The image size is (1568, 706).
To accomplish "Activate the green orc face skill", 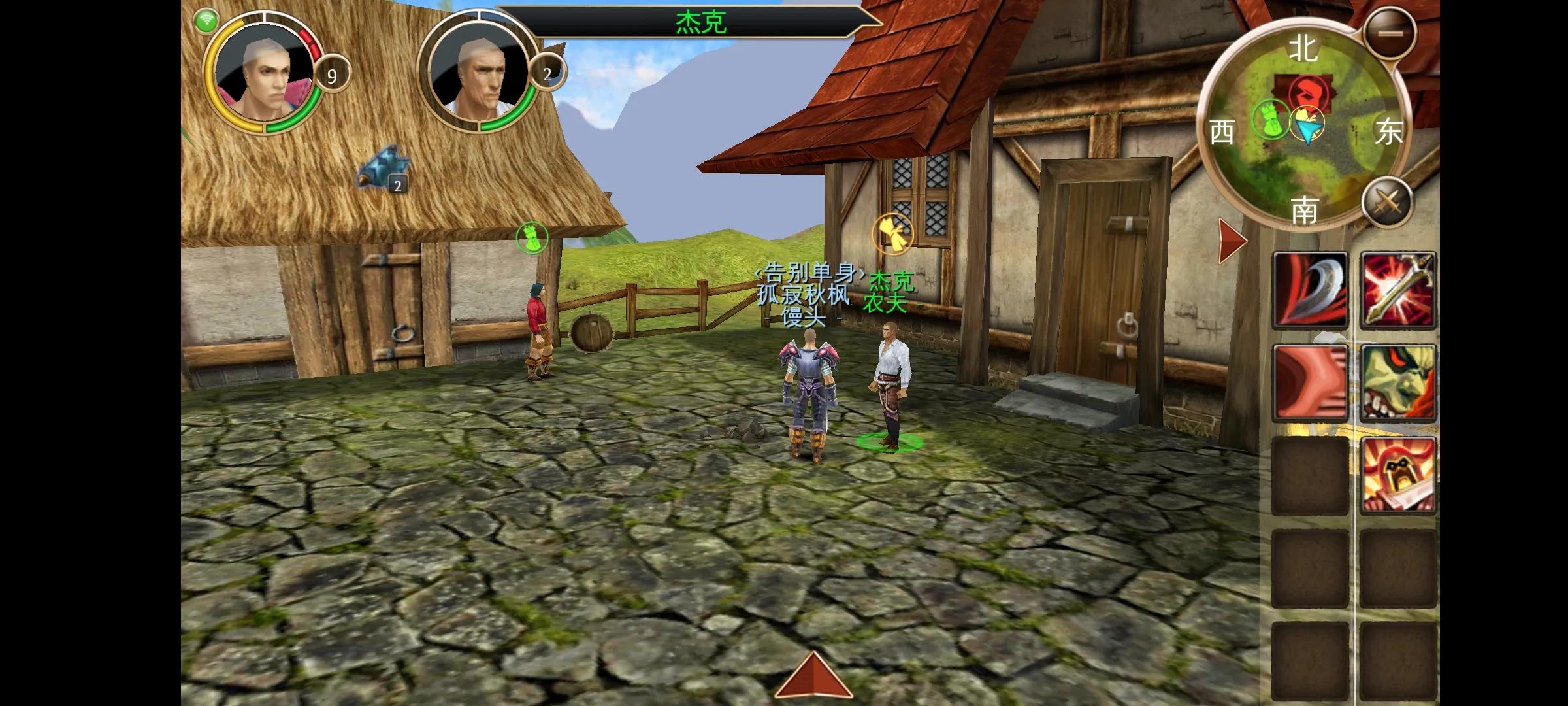I will coord(1398,382).
